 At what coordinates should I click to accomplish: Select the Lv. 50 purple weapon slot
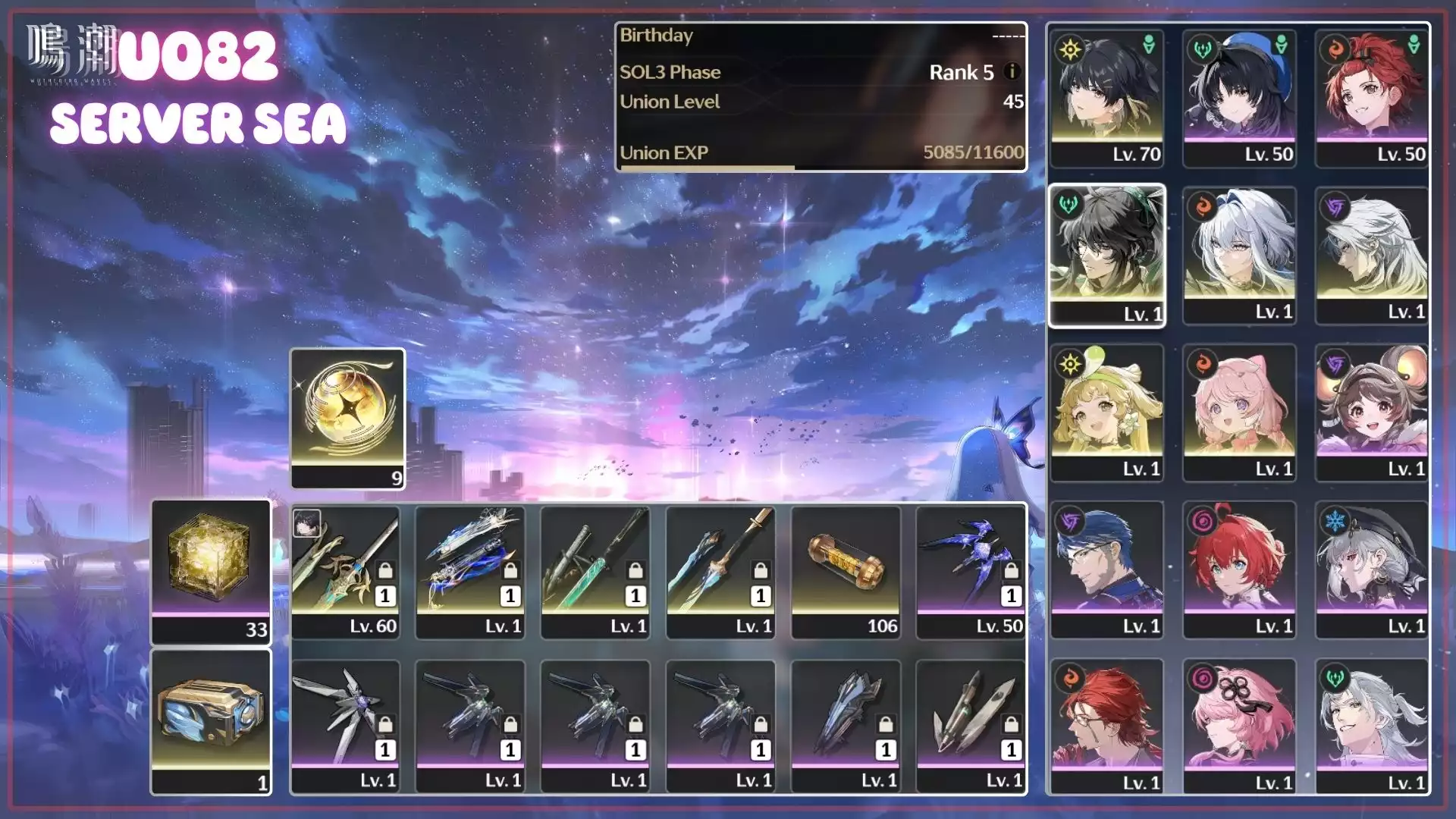coord(971,572)
